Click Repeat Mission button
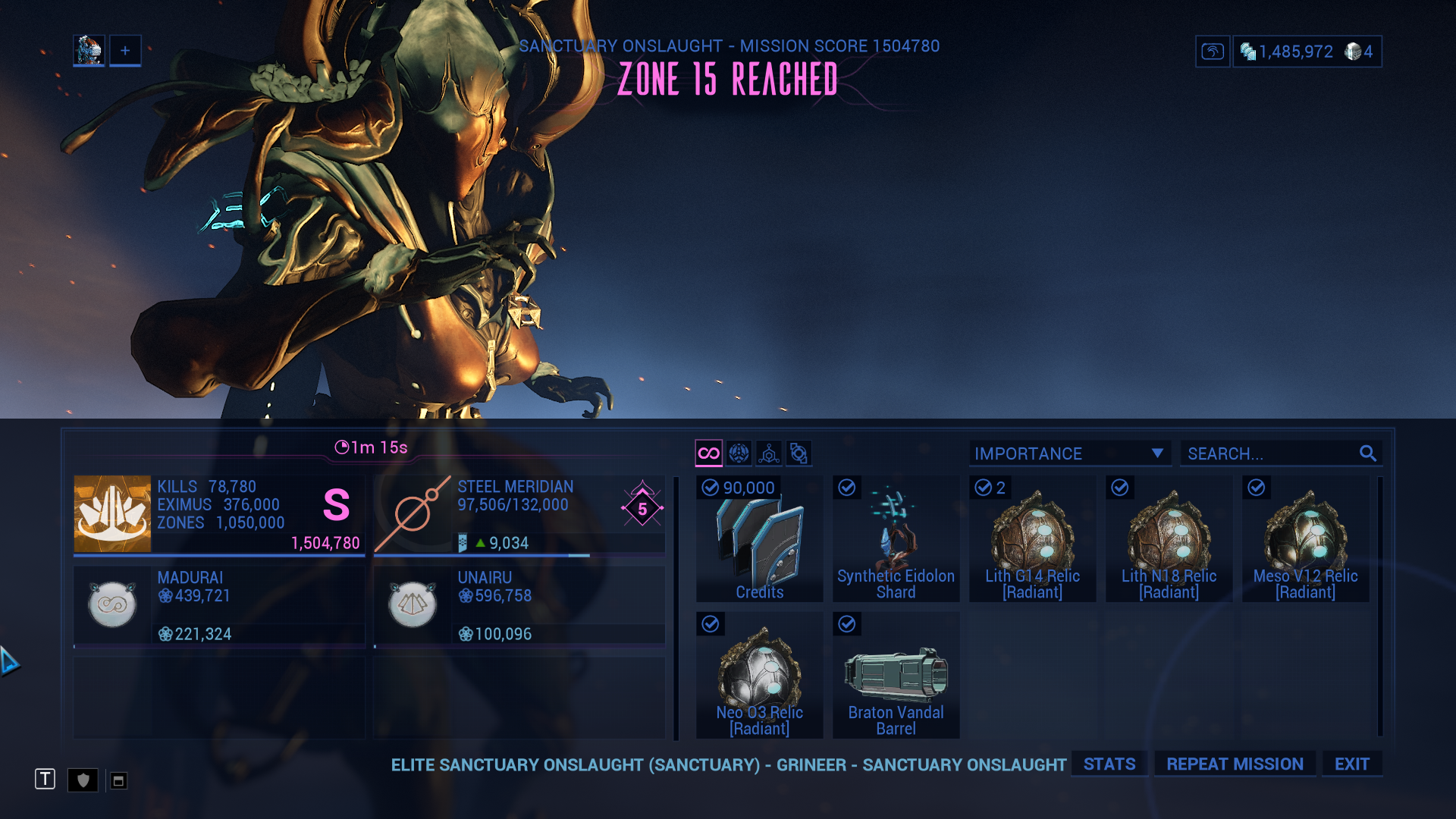 pyautogui.click(x=1235, y=764)
